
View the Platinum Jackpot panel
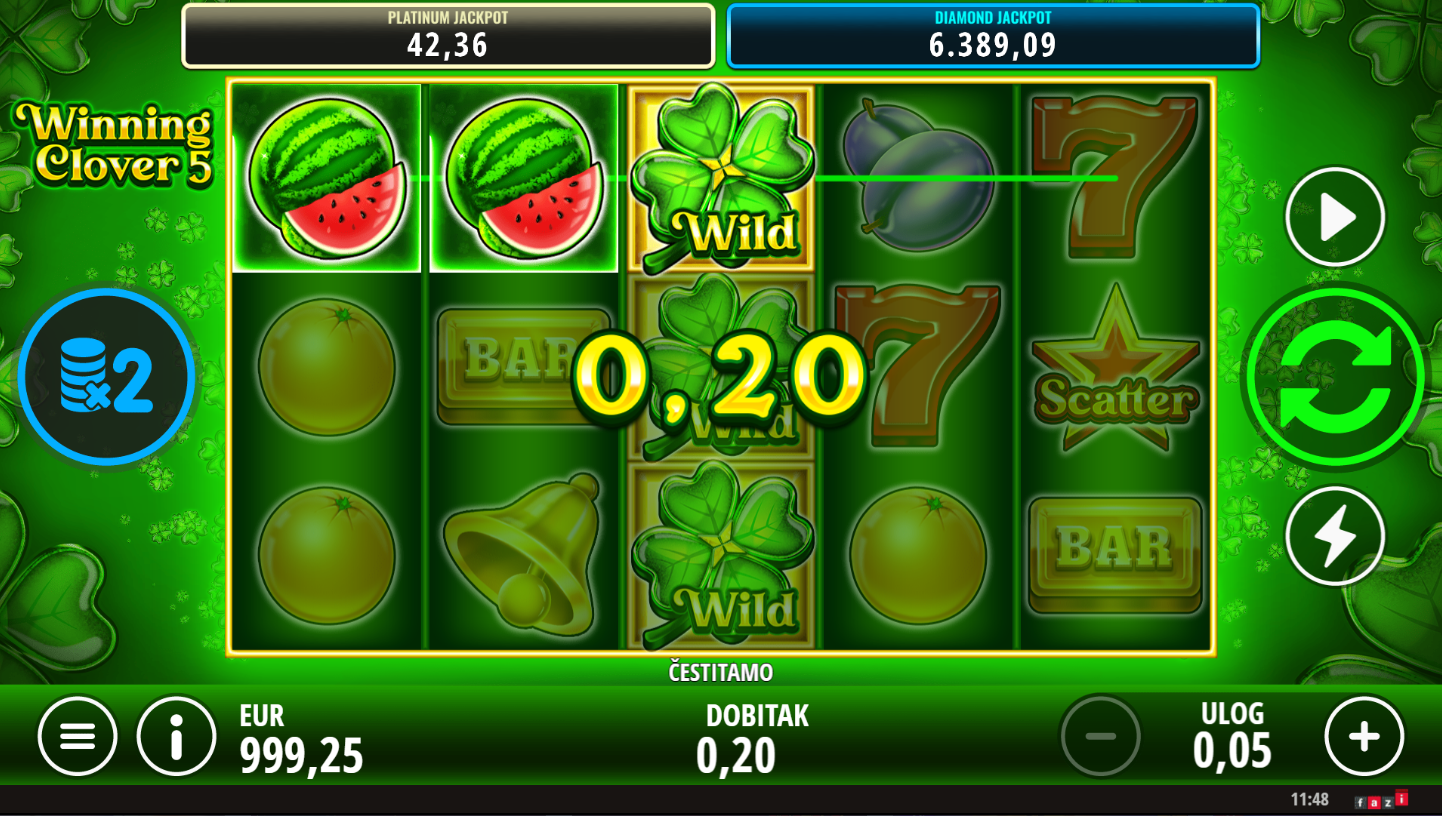(448, 36)
